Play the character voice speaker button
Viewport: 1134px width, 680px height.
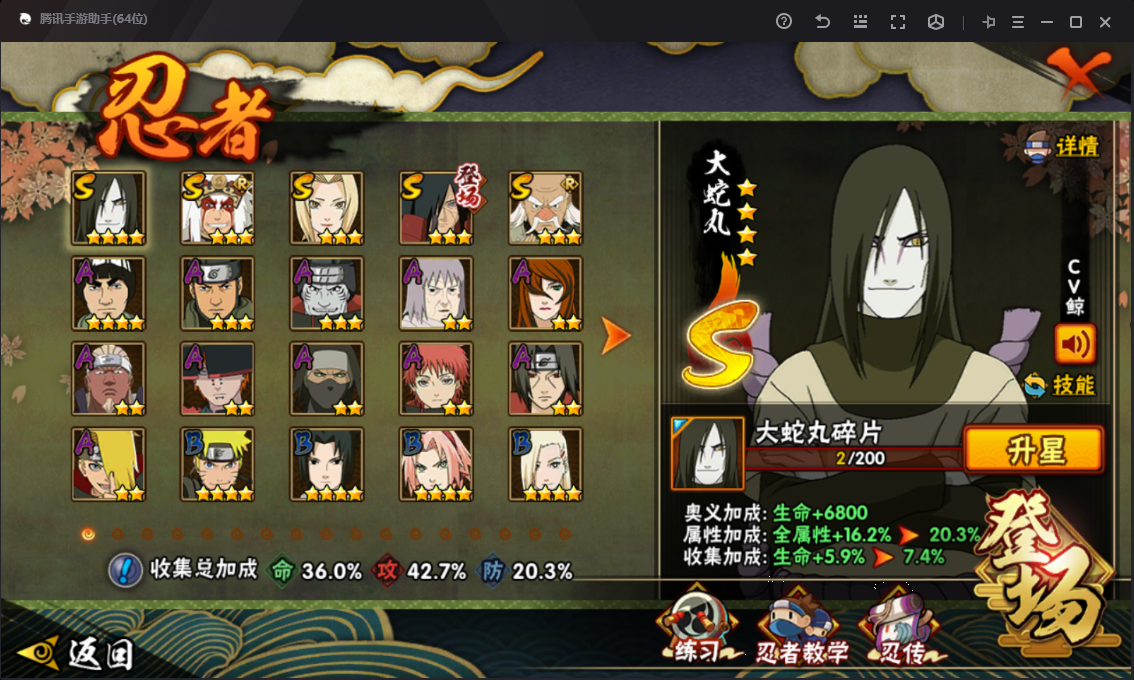click(x=1075, y=344)
